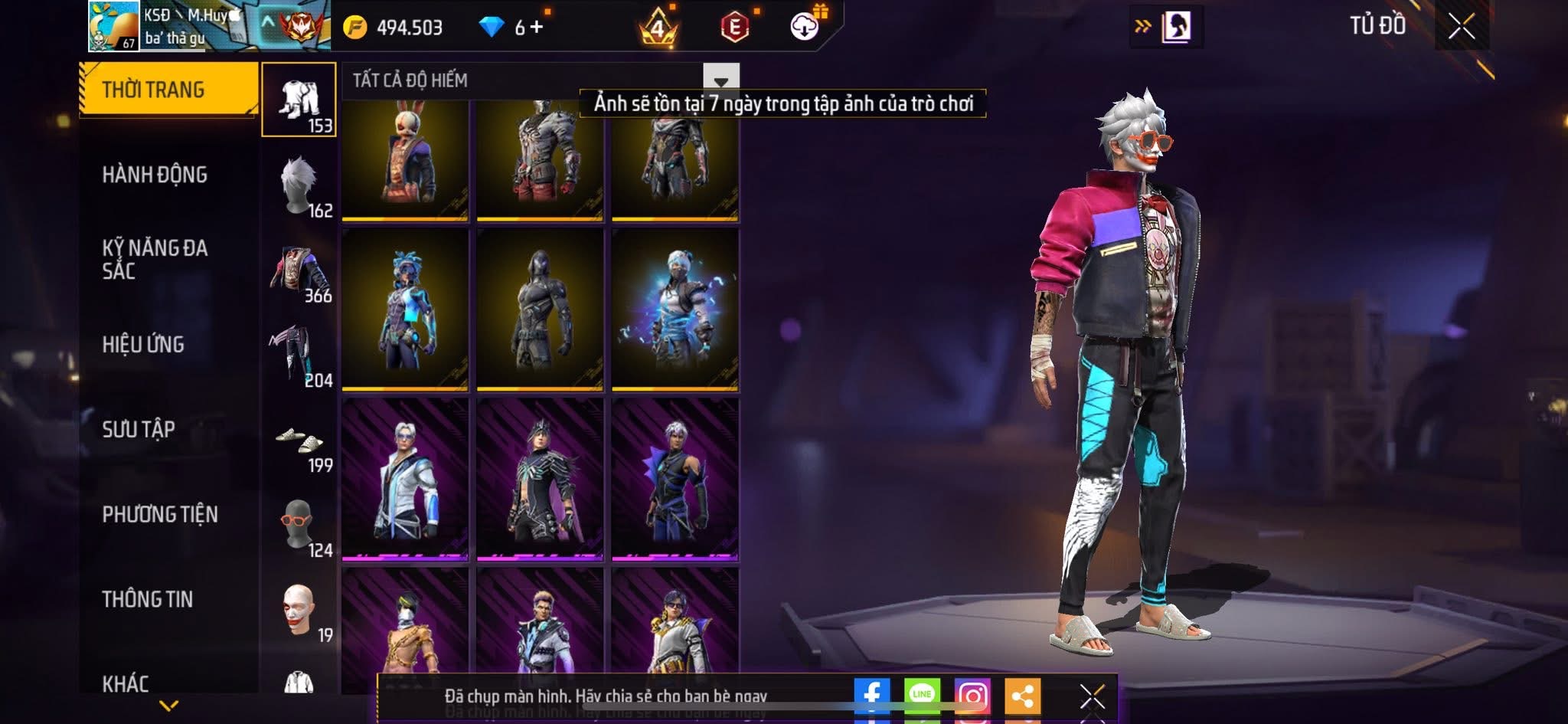Select outfit sets subcategory with 153 items

pyautogui.click(x=299, y=100)
